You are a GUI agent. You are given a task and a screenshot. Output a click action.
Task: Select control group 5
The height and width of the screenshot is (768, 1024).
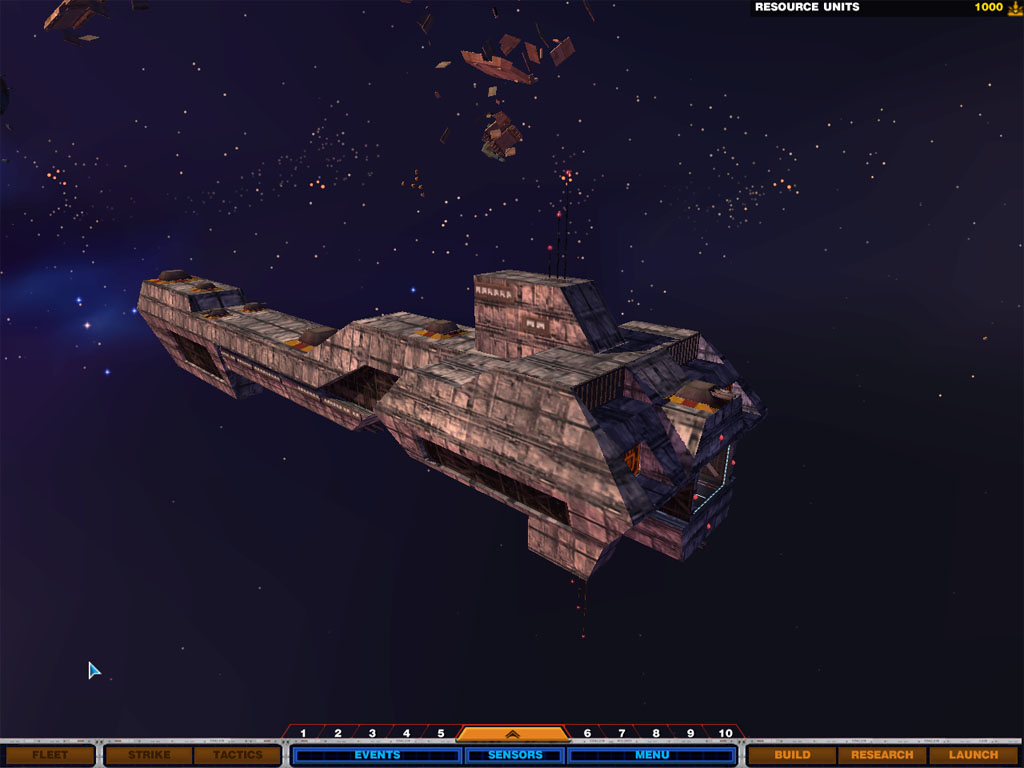tap(440, 734)
